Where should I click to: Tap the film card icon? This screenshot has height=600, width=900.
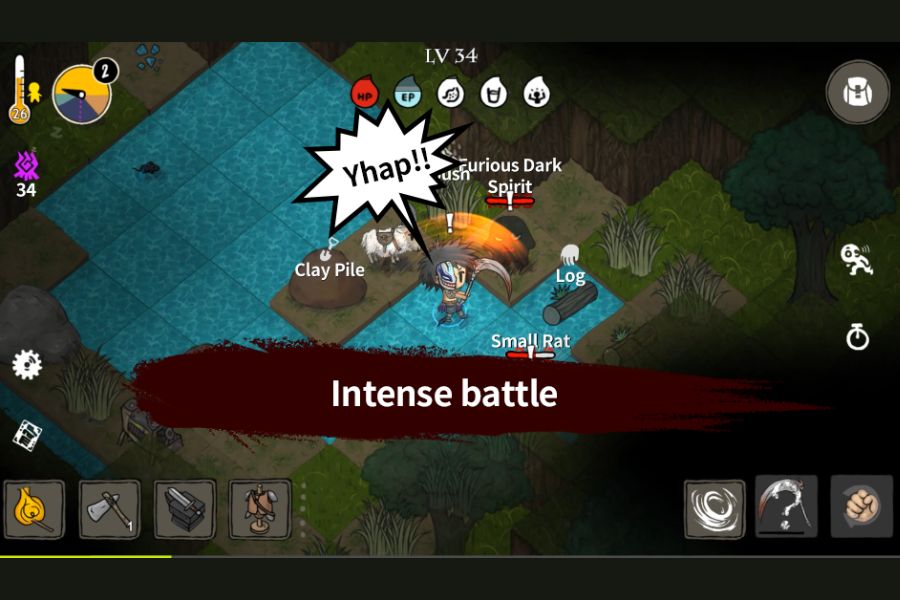[x=28, y=434]
